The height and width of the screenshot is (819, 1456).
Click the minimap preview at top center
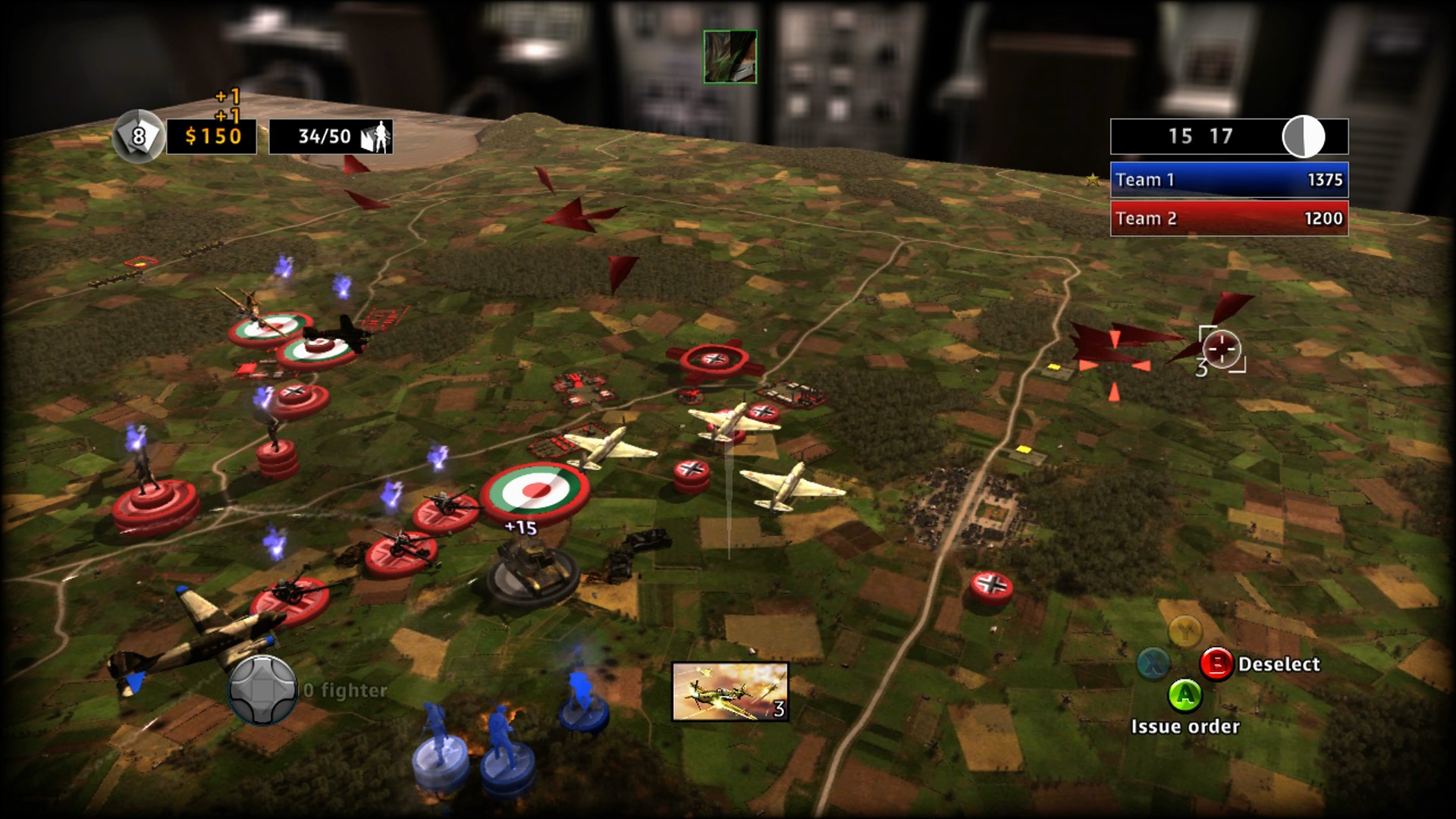click(x=730, y=55)
